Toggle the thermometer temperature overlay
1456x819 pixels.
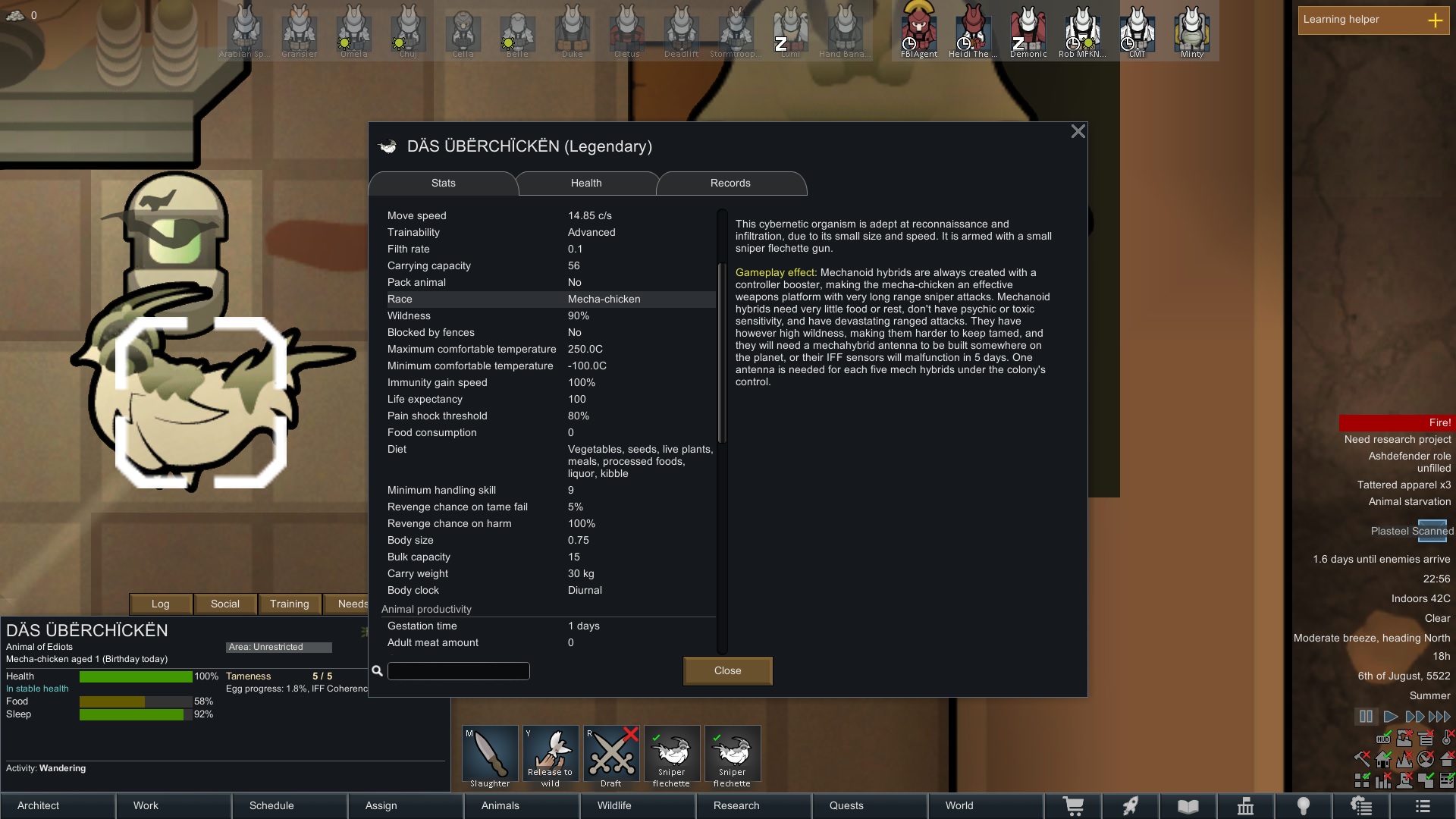[x=1446, y=739]
